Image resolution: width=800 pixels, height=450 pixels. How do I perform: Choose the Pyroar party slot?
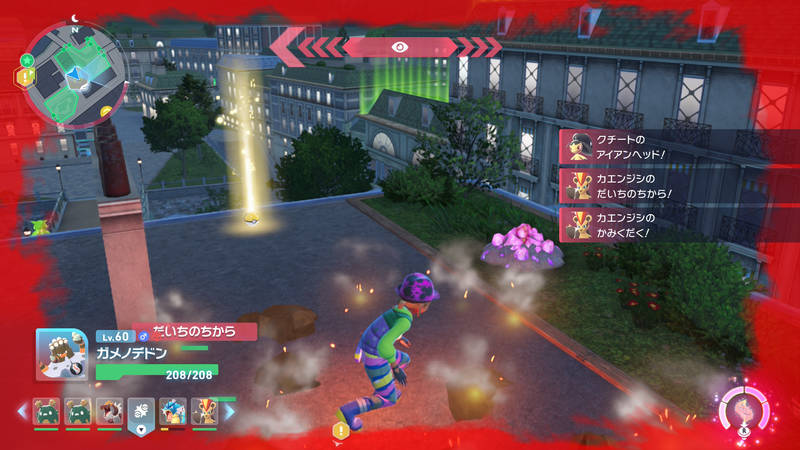click(x=204, y=411)
